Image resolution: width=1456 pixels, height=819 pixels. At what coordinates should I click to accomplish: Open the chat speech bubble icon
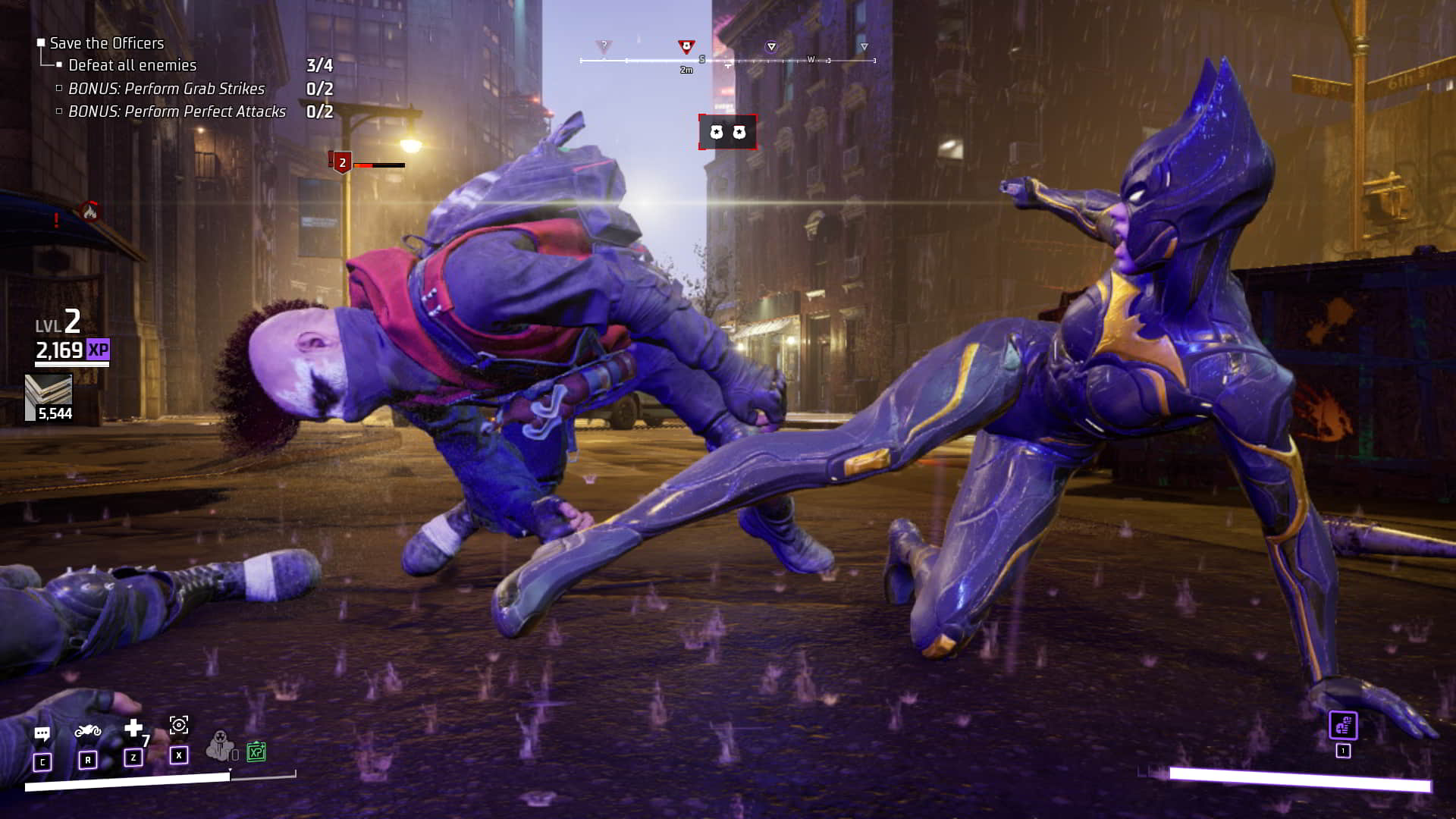(x=42, y=734)
